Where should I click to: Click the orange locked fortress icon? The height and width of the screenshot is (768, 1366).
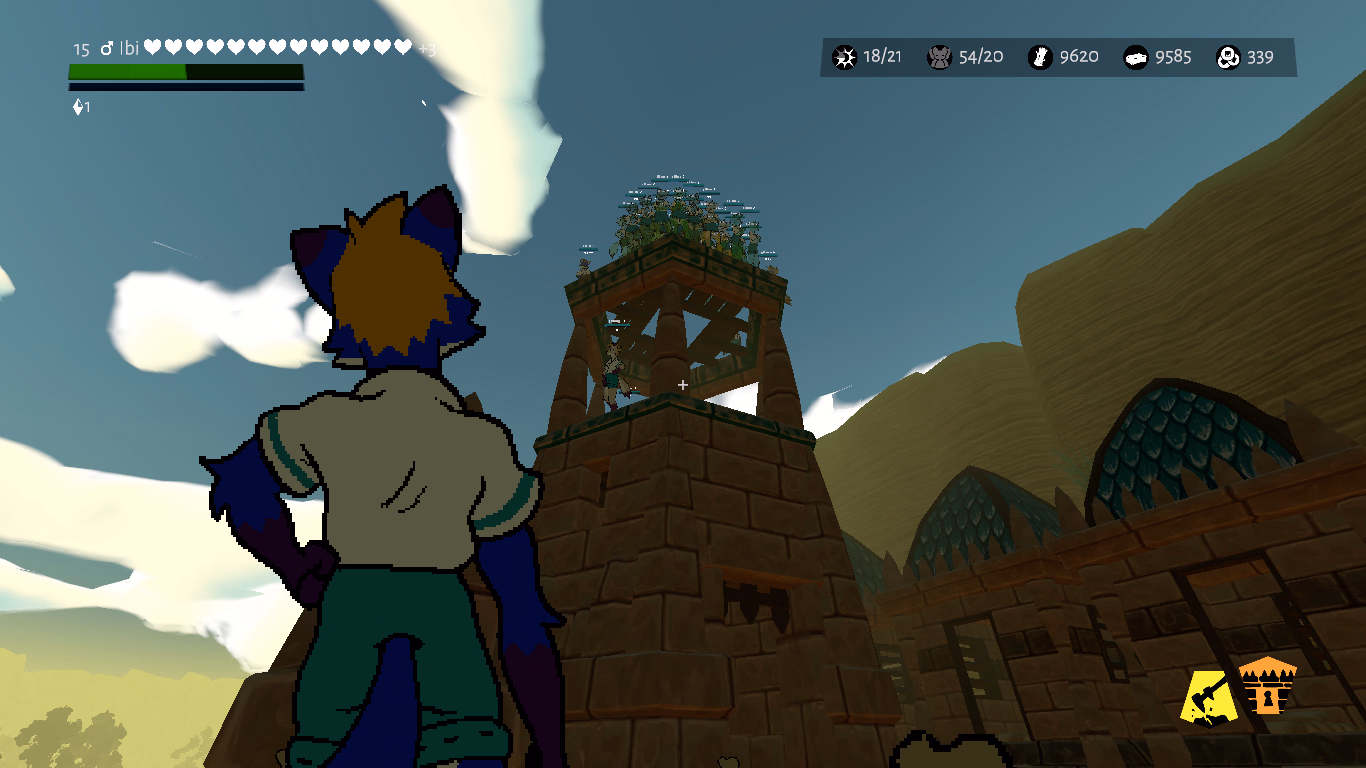[x=1267, y=686]
